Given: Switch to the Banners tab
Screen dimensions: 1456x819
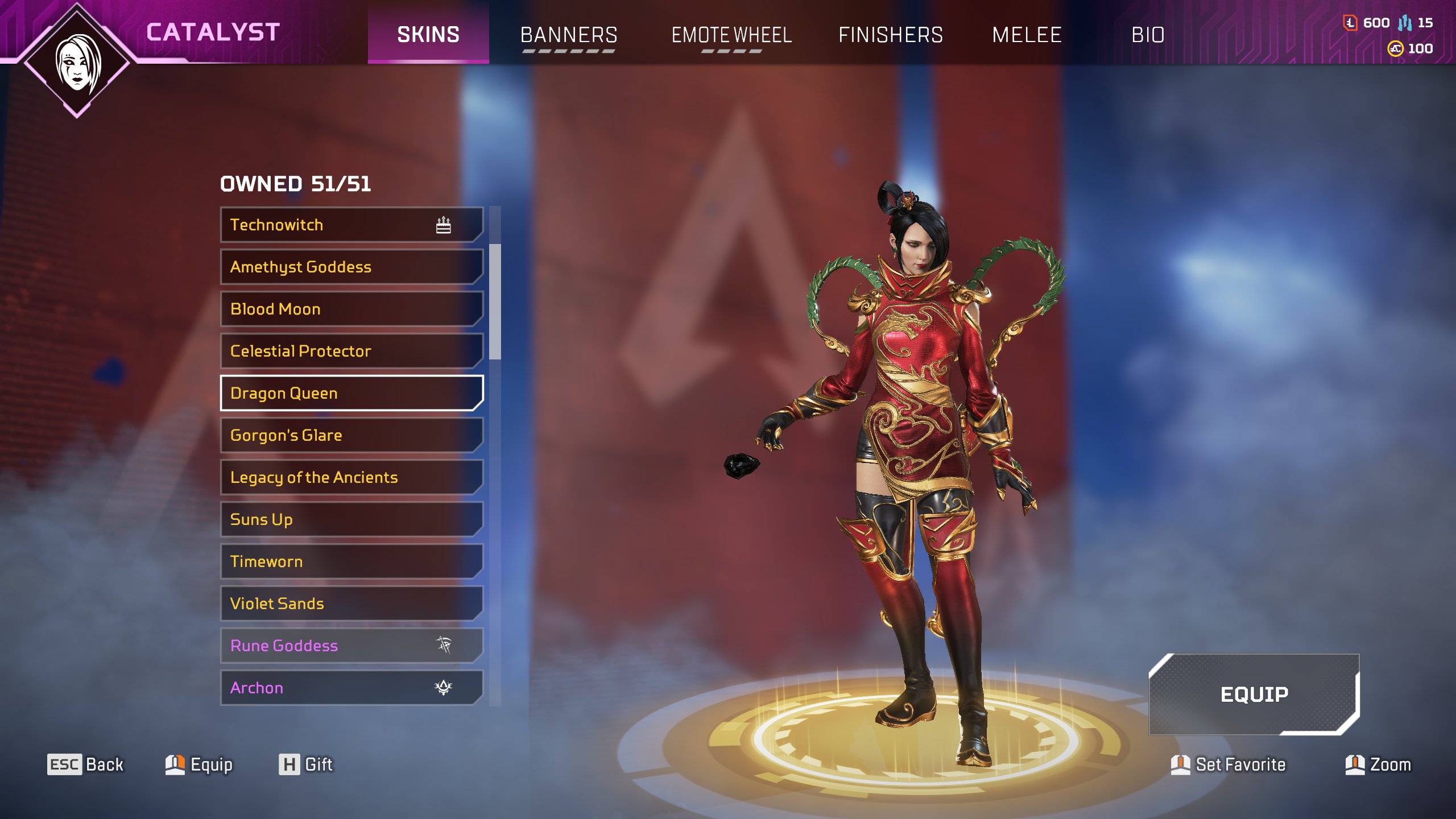Looking at the screenshot, I should (569, 35).
